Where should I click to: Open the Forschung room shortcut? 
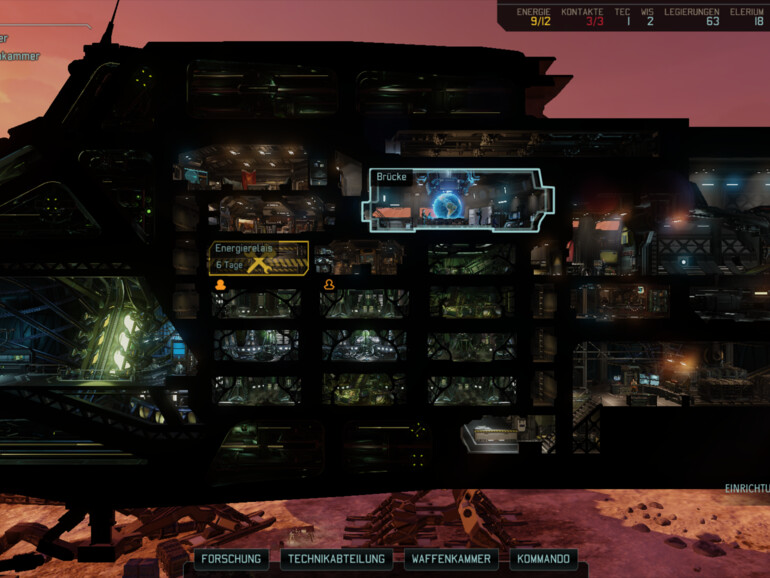231,559
